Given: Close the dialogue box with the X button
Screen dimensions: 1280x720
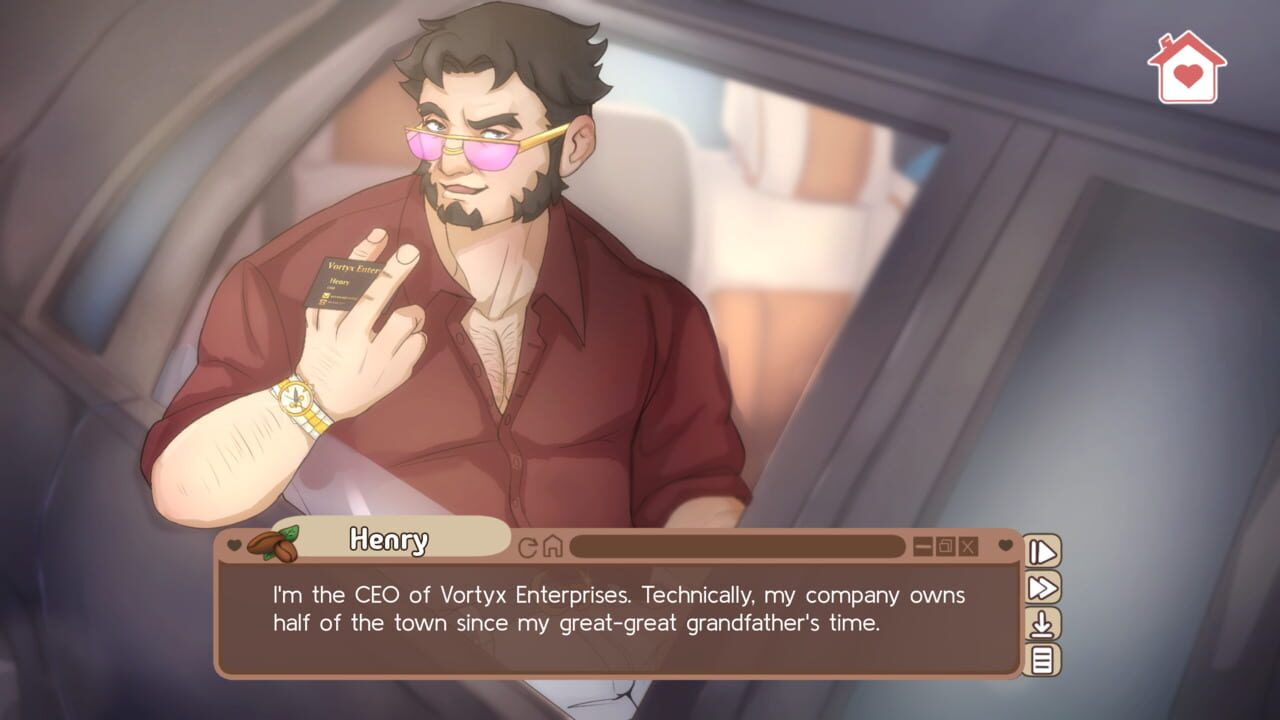Looking at the screenshot, I should pyautogui.click(x=968, y=545).
